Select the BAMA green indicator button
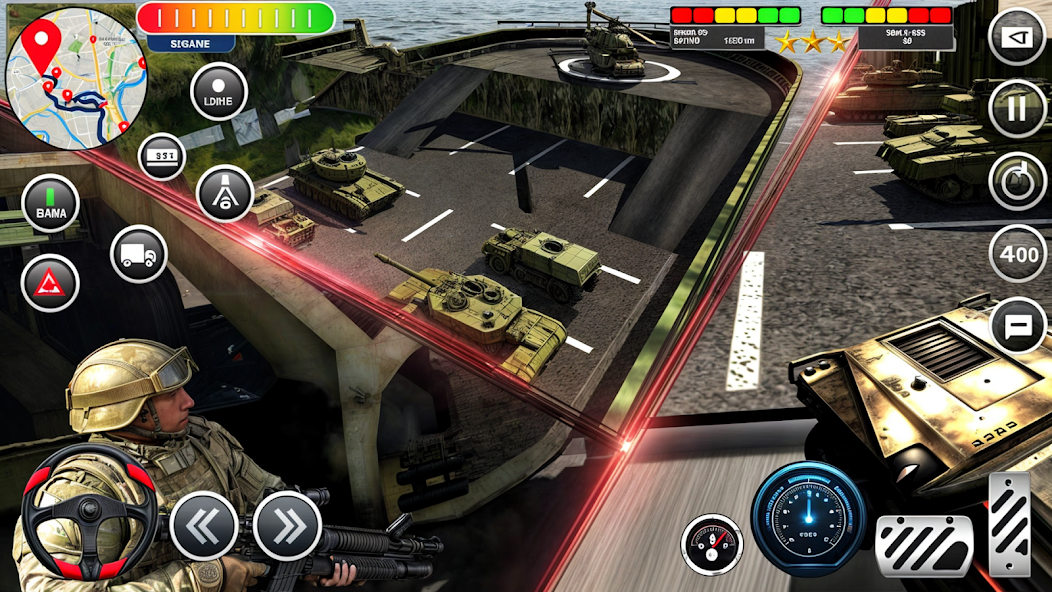 pos(50,203)
